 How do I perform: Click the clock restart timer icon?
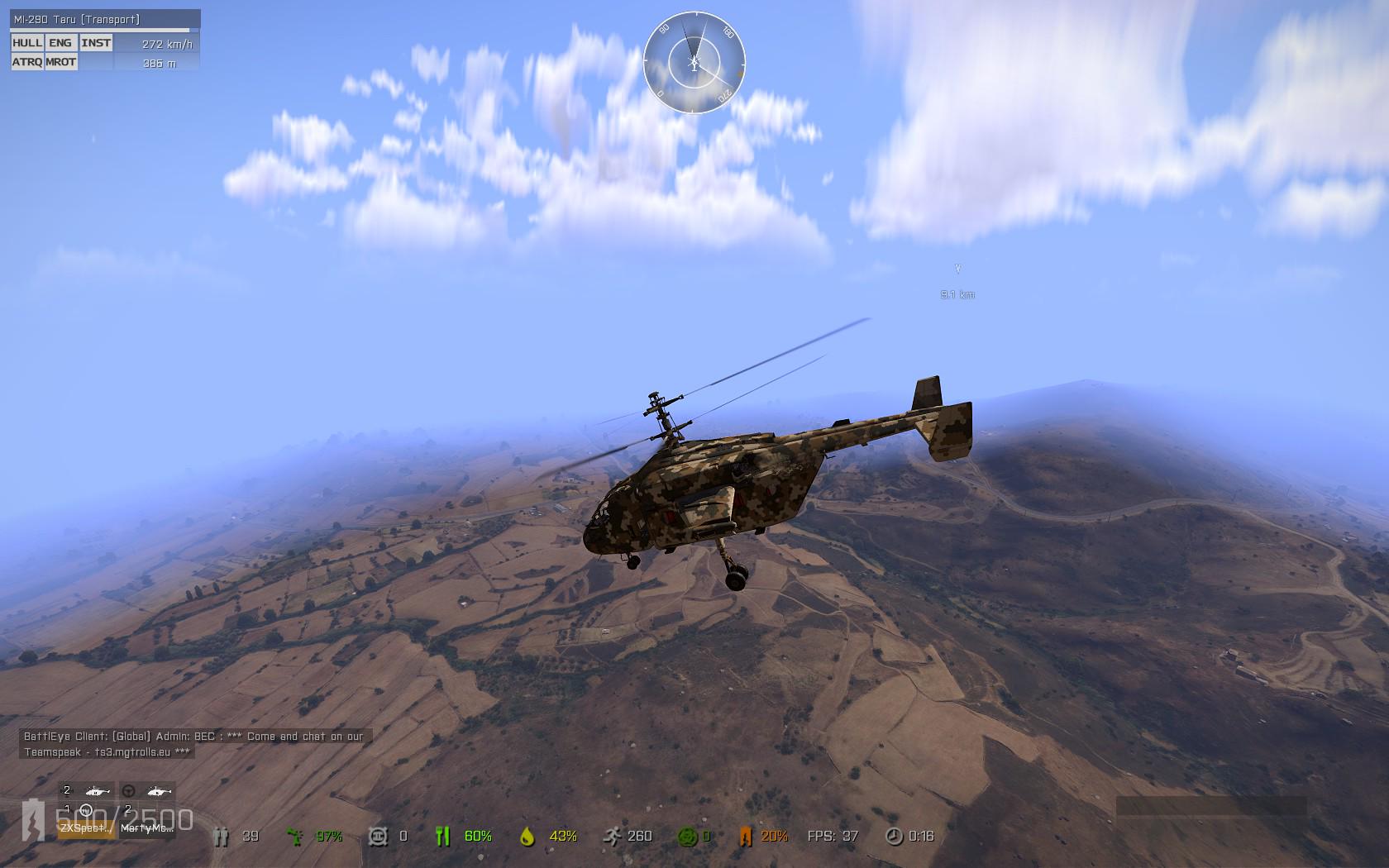pos(894,837)
